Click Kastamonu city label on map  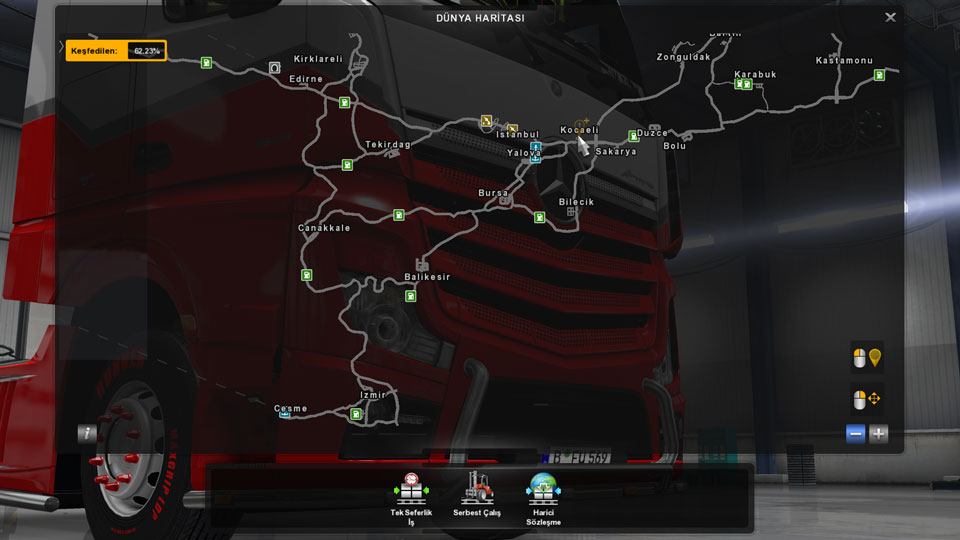(x=844, y=61)
